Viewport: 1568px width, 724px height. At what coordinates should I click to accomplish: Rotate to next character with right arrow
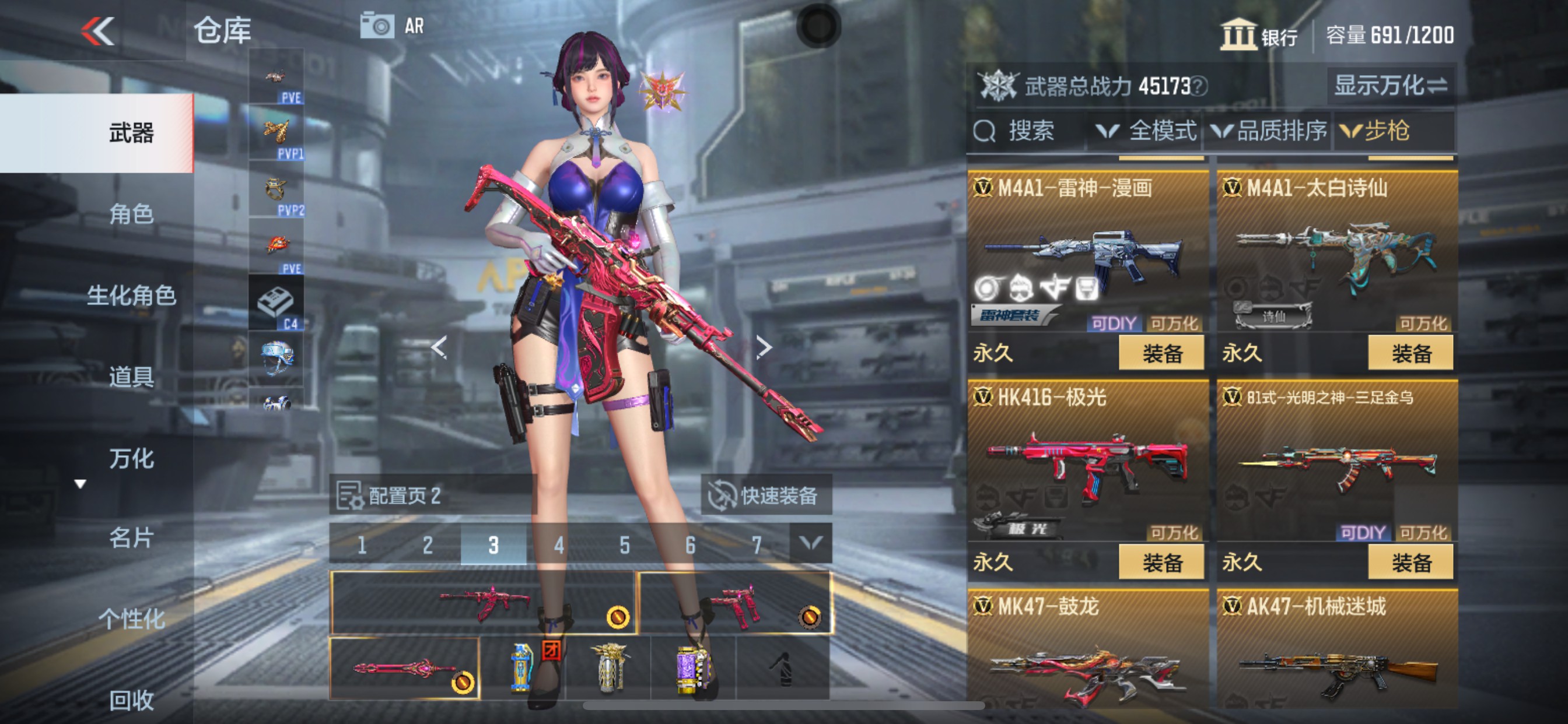[x=764, y=347]
